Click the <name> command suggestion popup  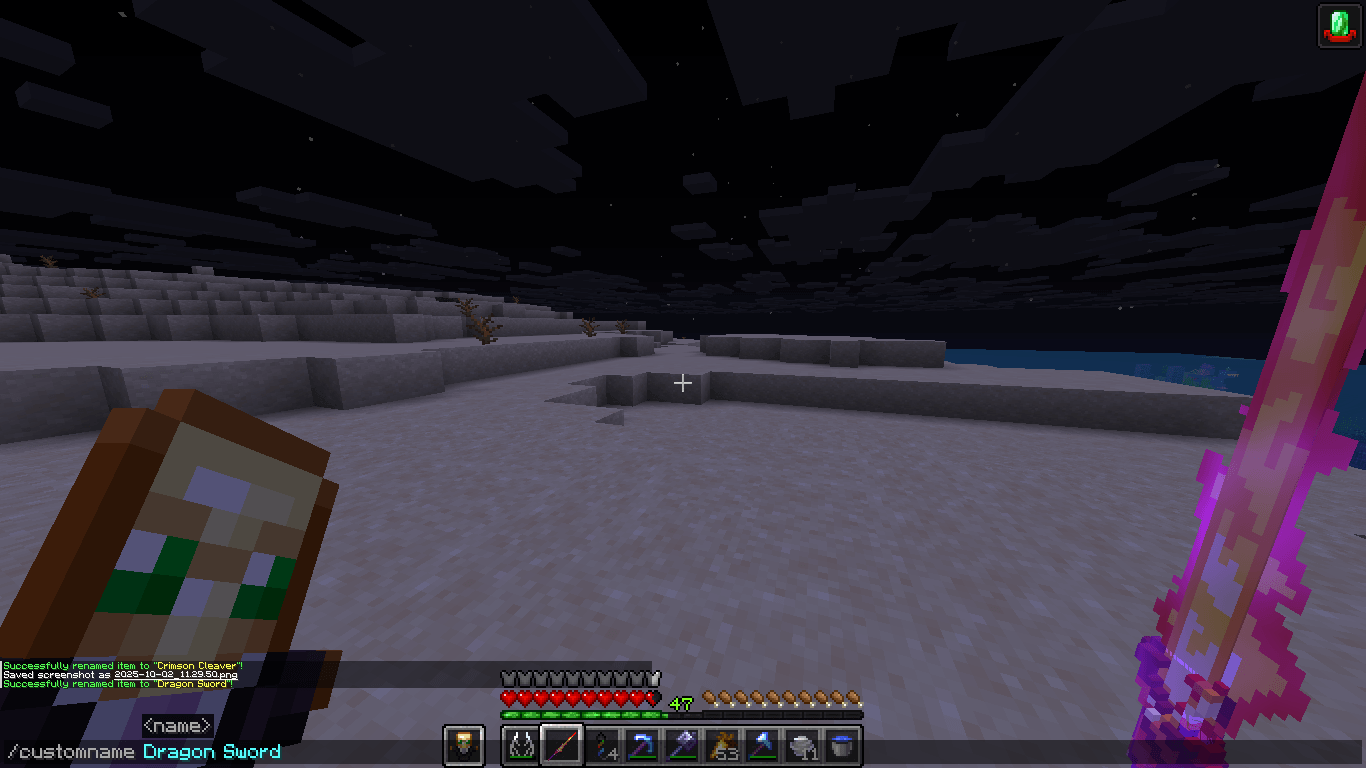(x=176, y=725)
